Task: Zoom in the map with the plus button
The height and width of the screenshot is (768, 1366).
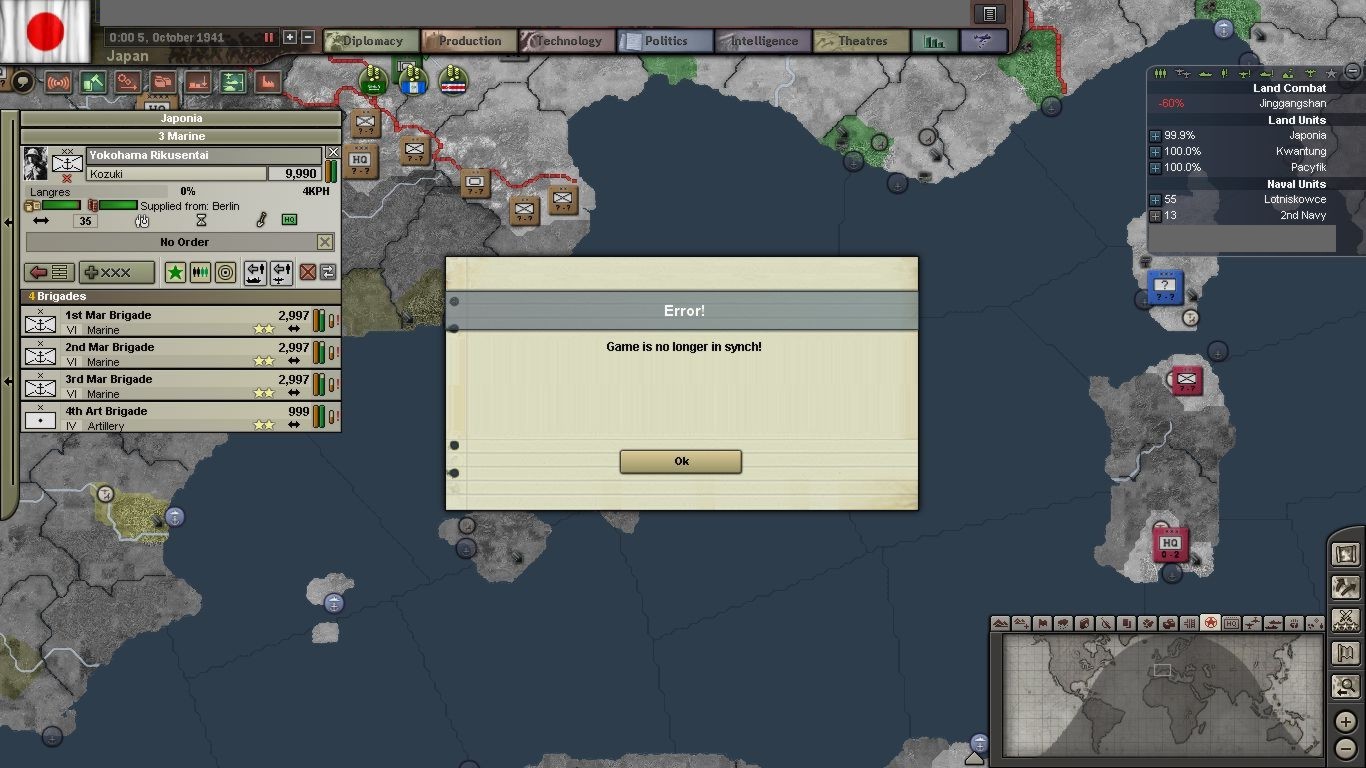Action: click(1346, 723)
